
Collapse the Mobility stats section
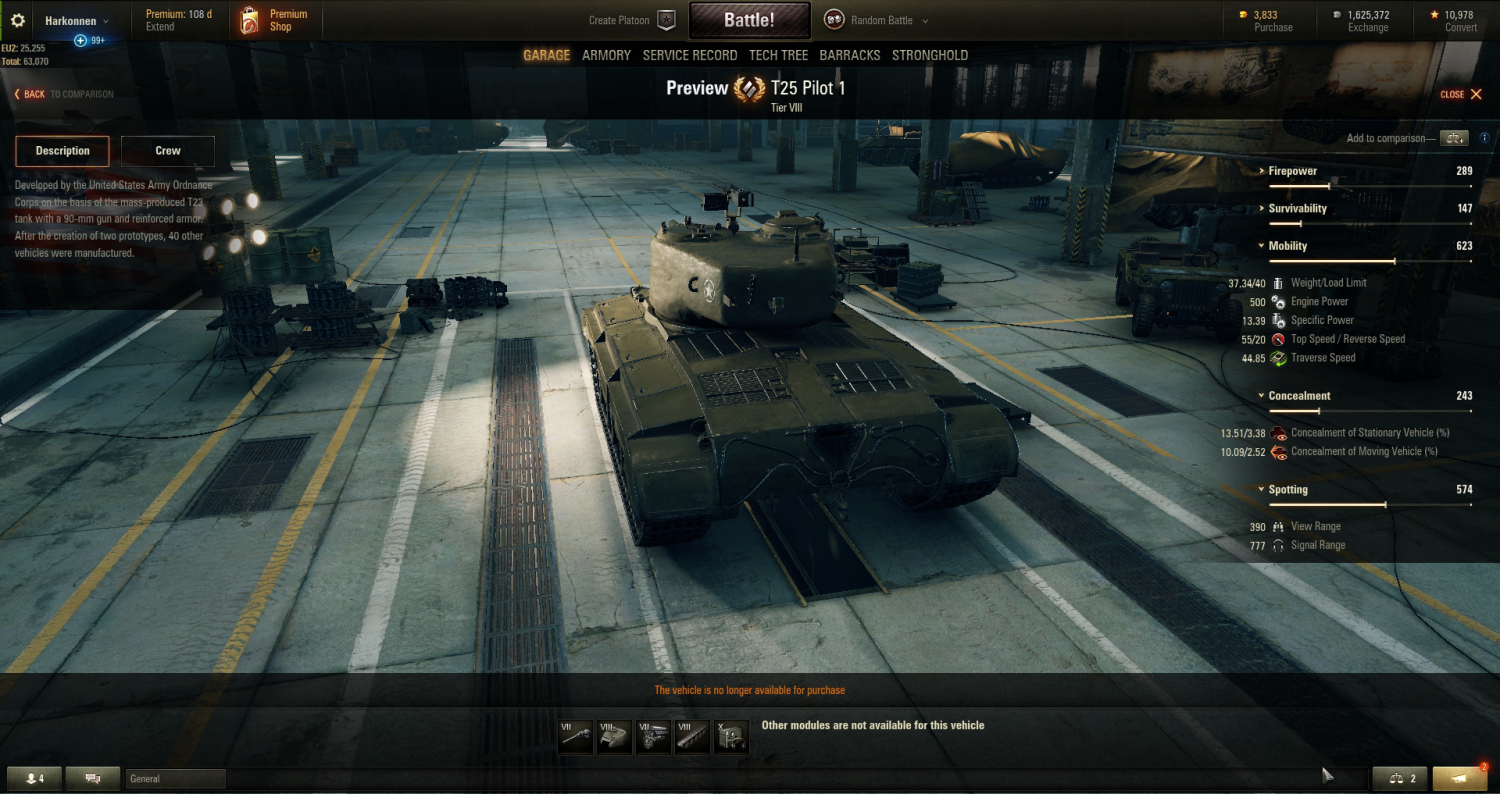click(1287, 246)
